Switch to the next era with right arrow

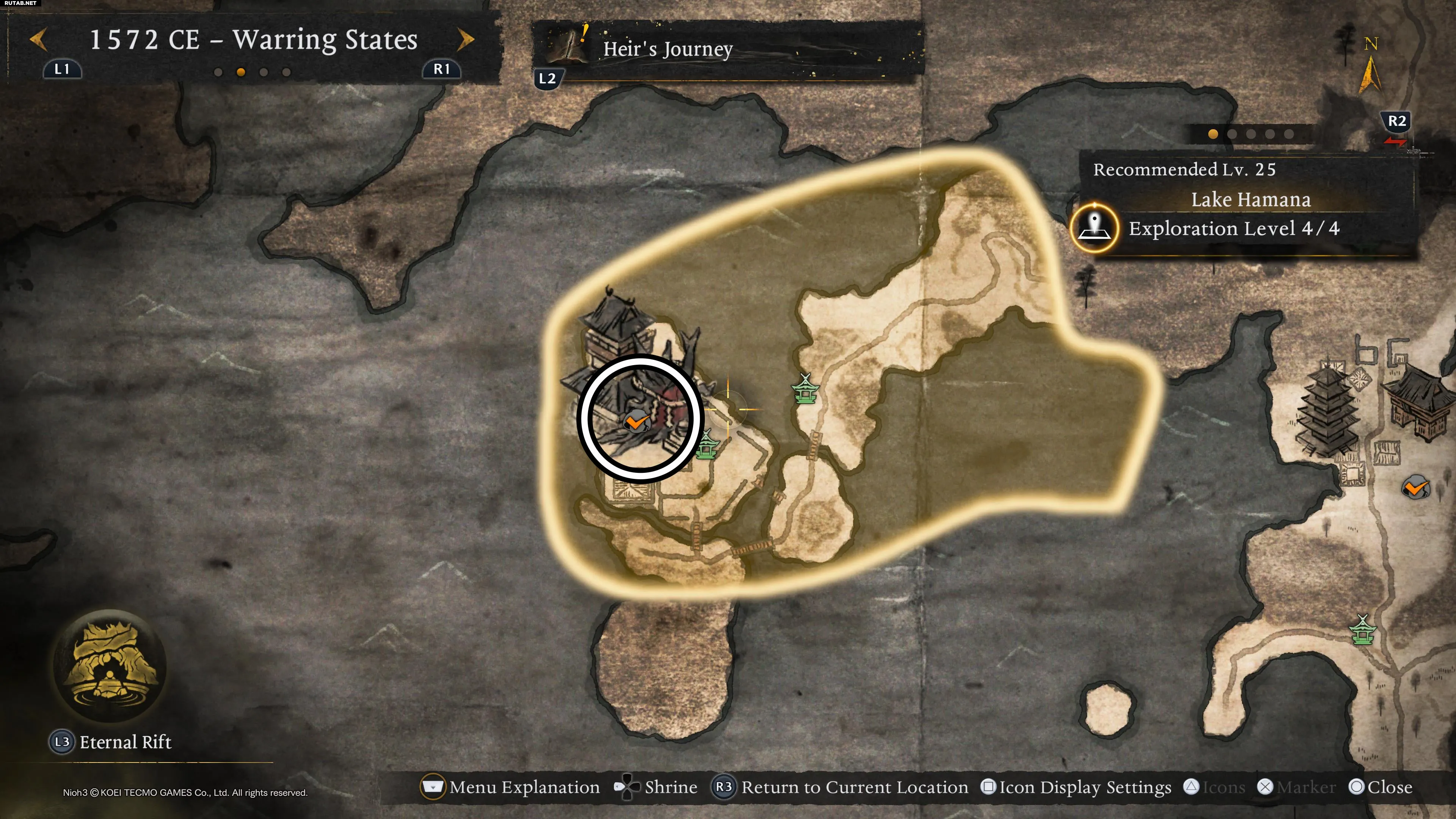(x=466, y=39)
